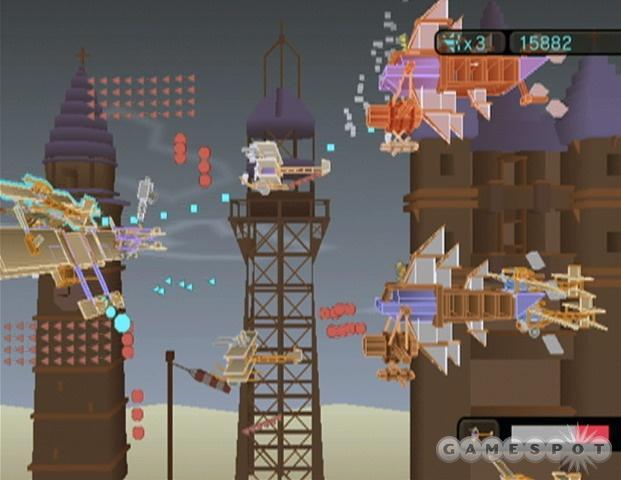Image resolution: width=621 pixels, height=480 pixels.
Task: Click the plane lives icon
Action: coord(452,42)
